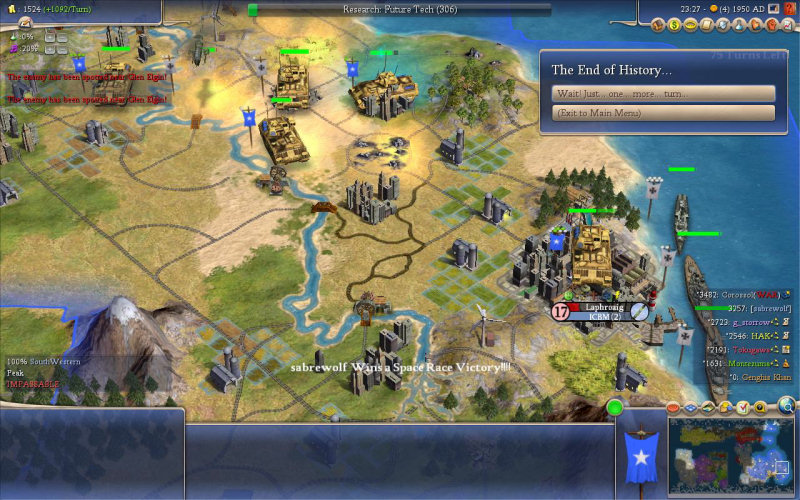Open the domestic advisor house icon
Image resolution: width=800 pixels, height=500 pixels.
click(660, 22)
